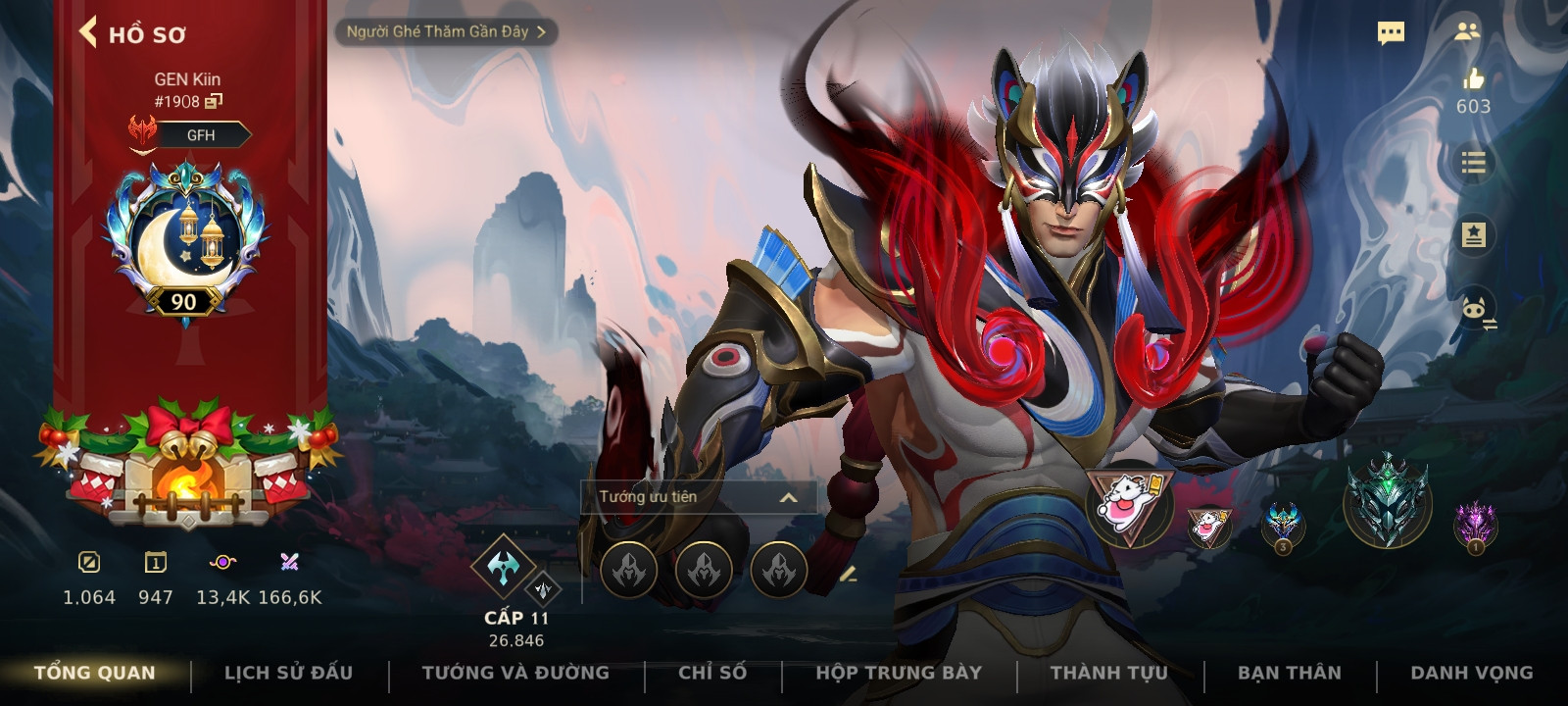Switch to Hộp Trưng Bày tab
This screenshot has height=706, width=1568.
click(899, 673)
